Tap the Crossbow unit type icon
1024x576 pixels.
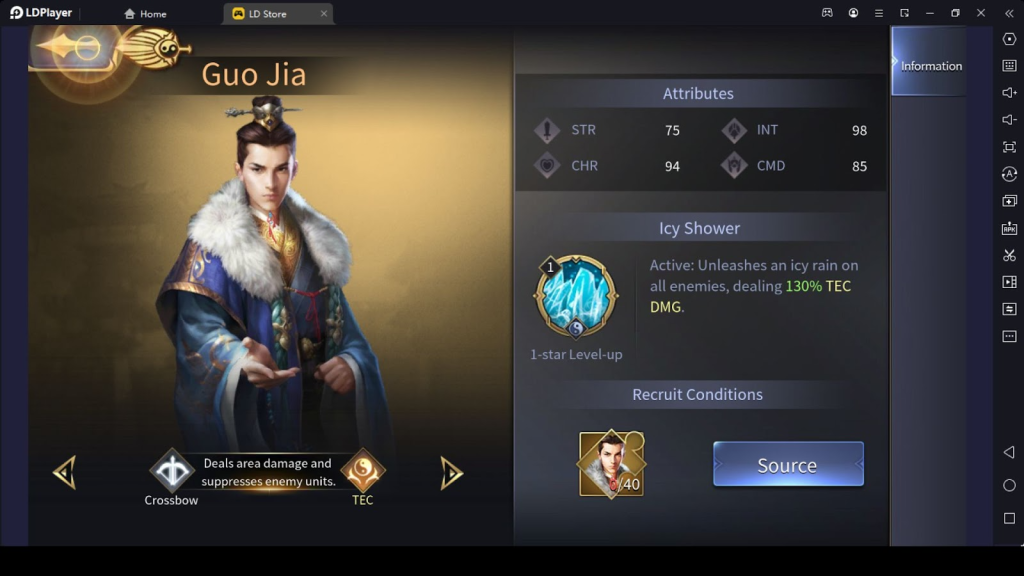pos(171,470)
